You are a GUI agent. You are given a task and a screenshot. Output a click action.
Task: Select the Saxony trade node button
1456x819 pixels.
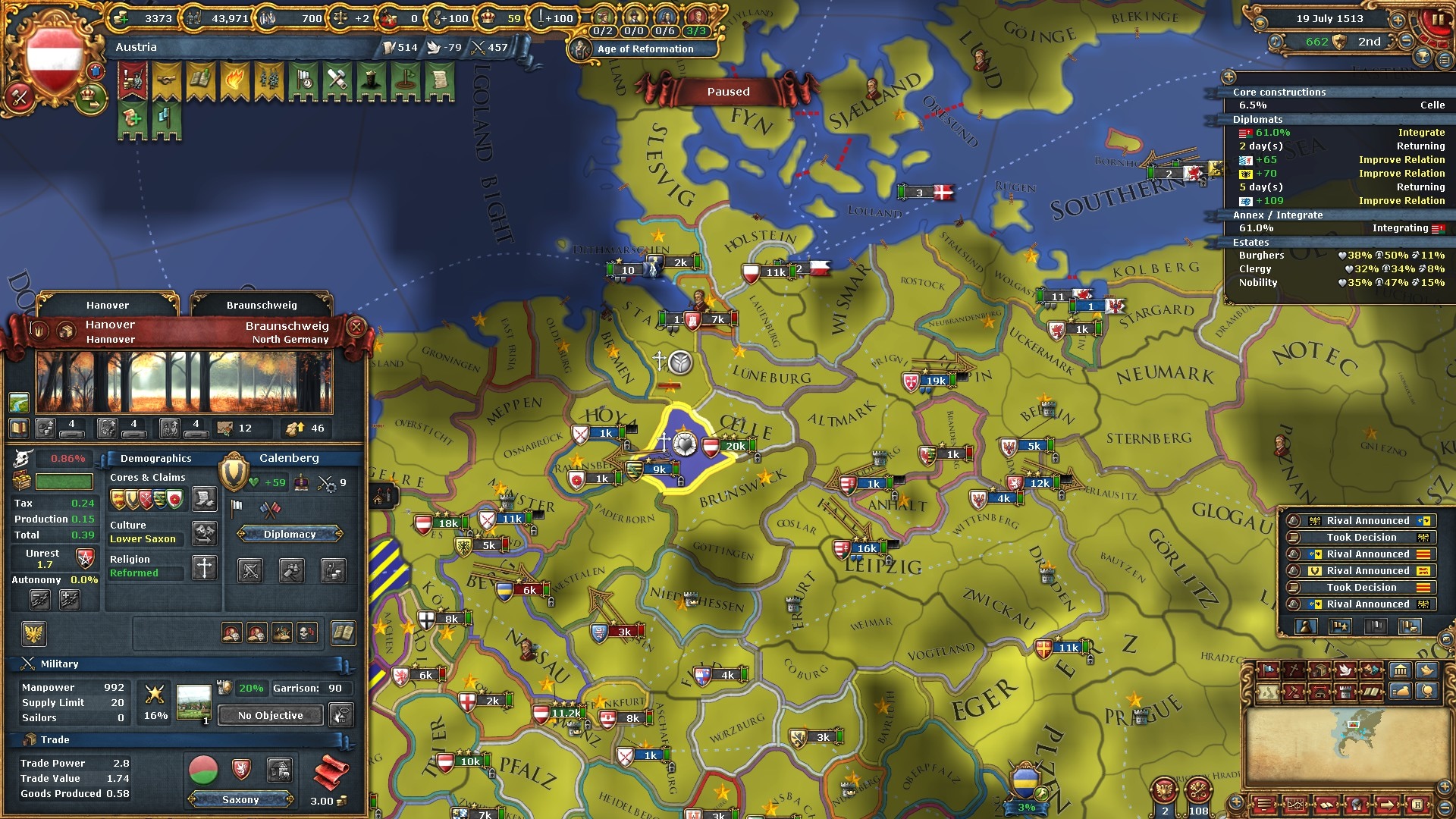coord(240,800)
